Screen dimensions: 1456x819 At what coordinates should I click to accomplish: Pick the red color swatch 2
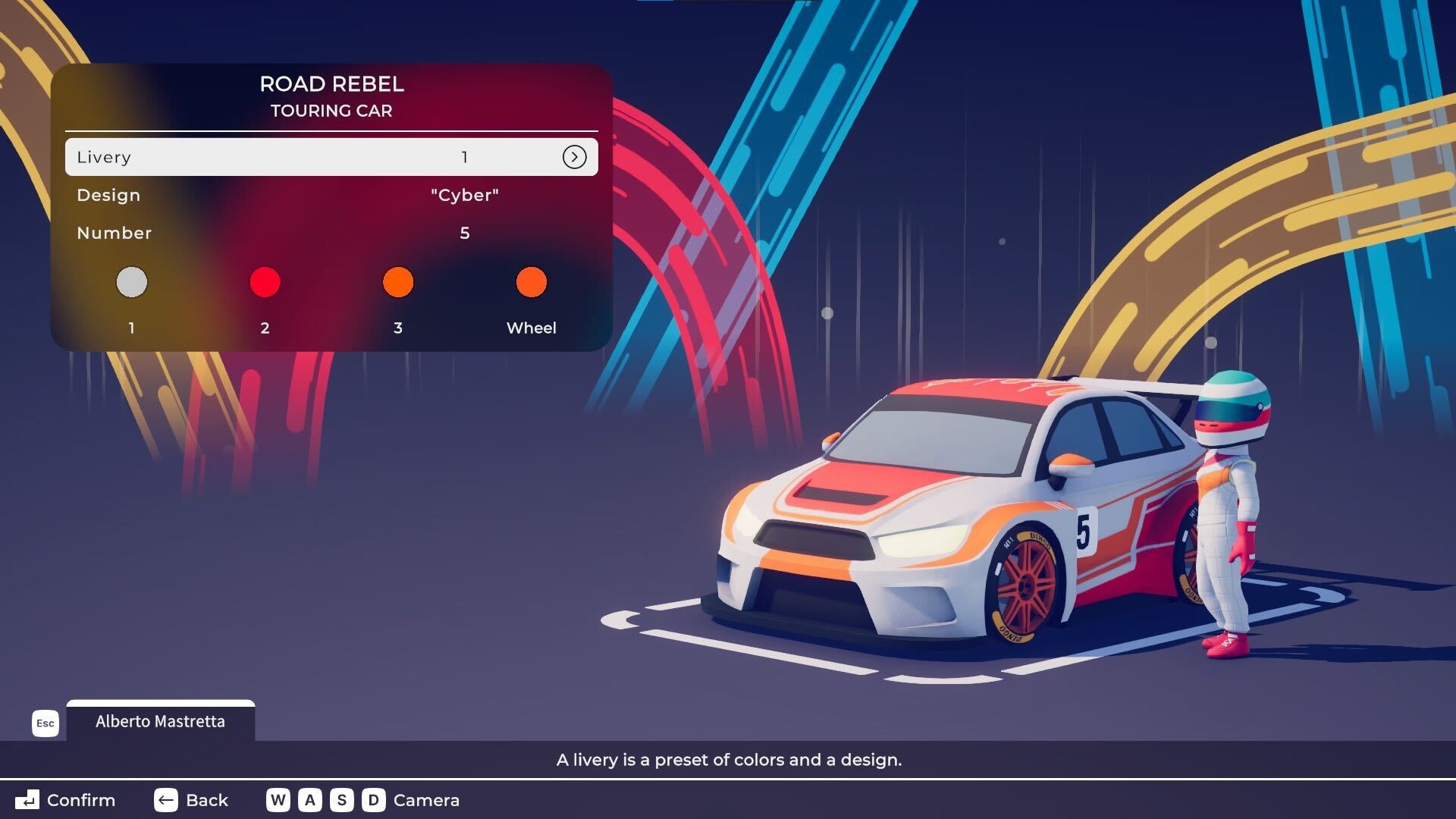coord(265,282)
